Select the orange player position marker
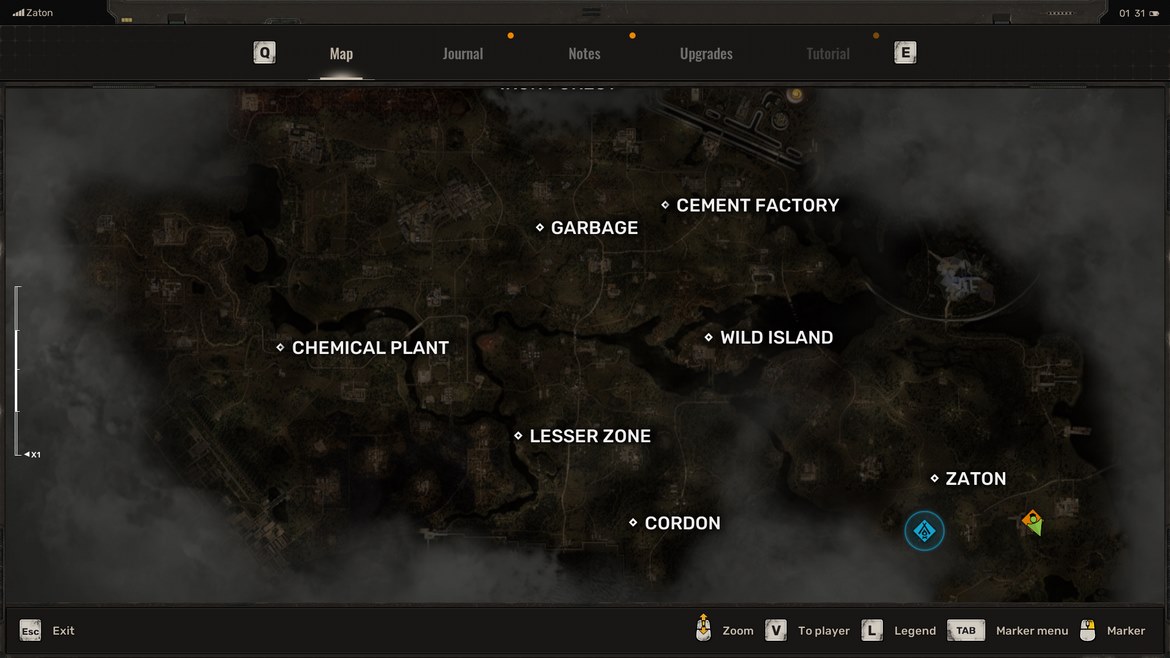This screenshot has width=1170, height=658. [1032, 520]
